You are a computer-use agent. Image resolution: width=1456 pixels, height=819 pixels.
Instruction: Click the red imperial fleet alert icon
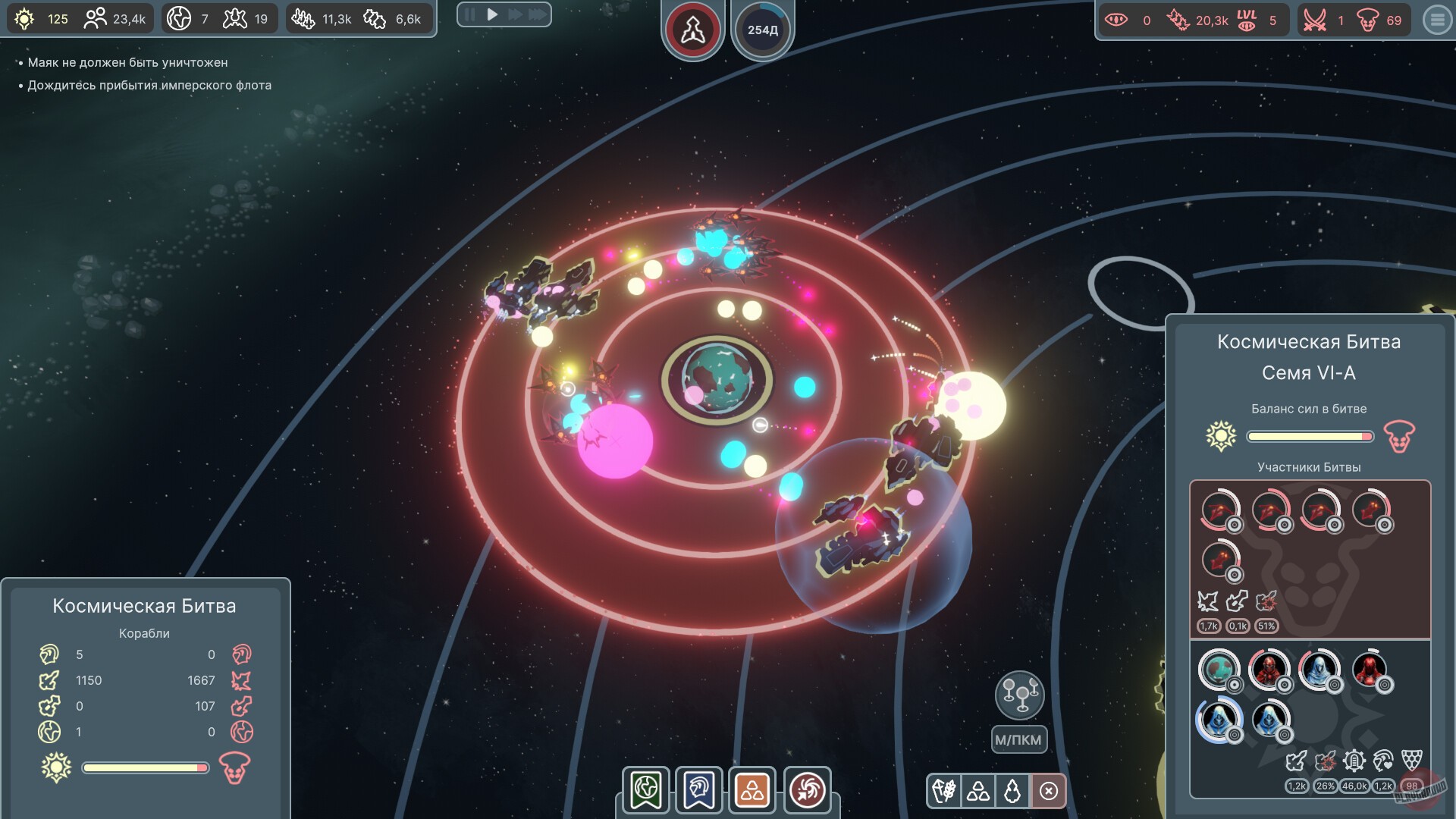692,29
